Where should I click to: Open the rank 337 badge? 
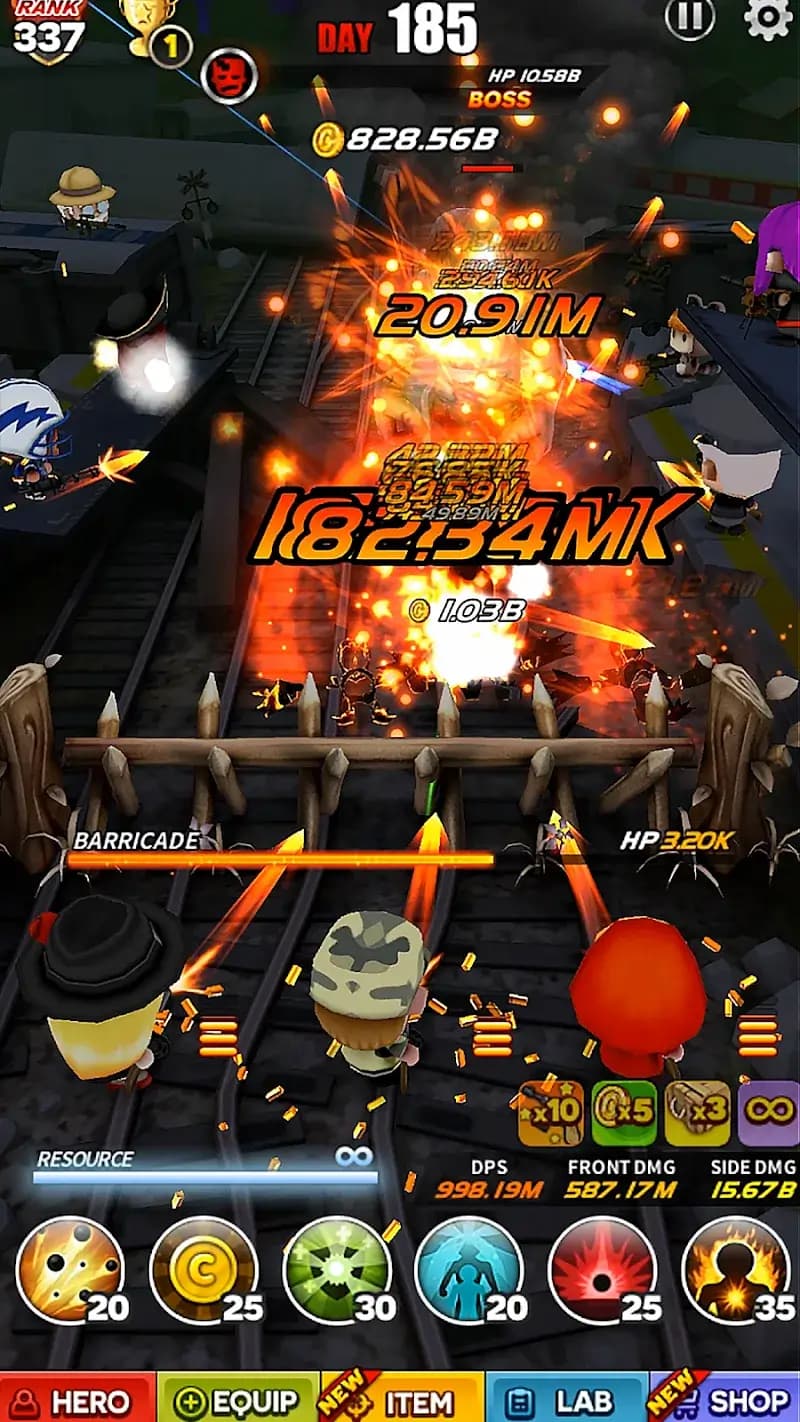coord(47,30)
